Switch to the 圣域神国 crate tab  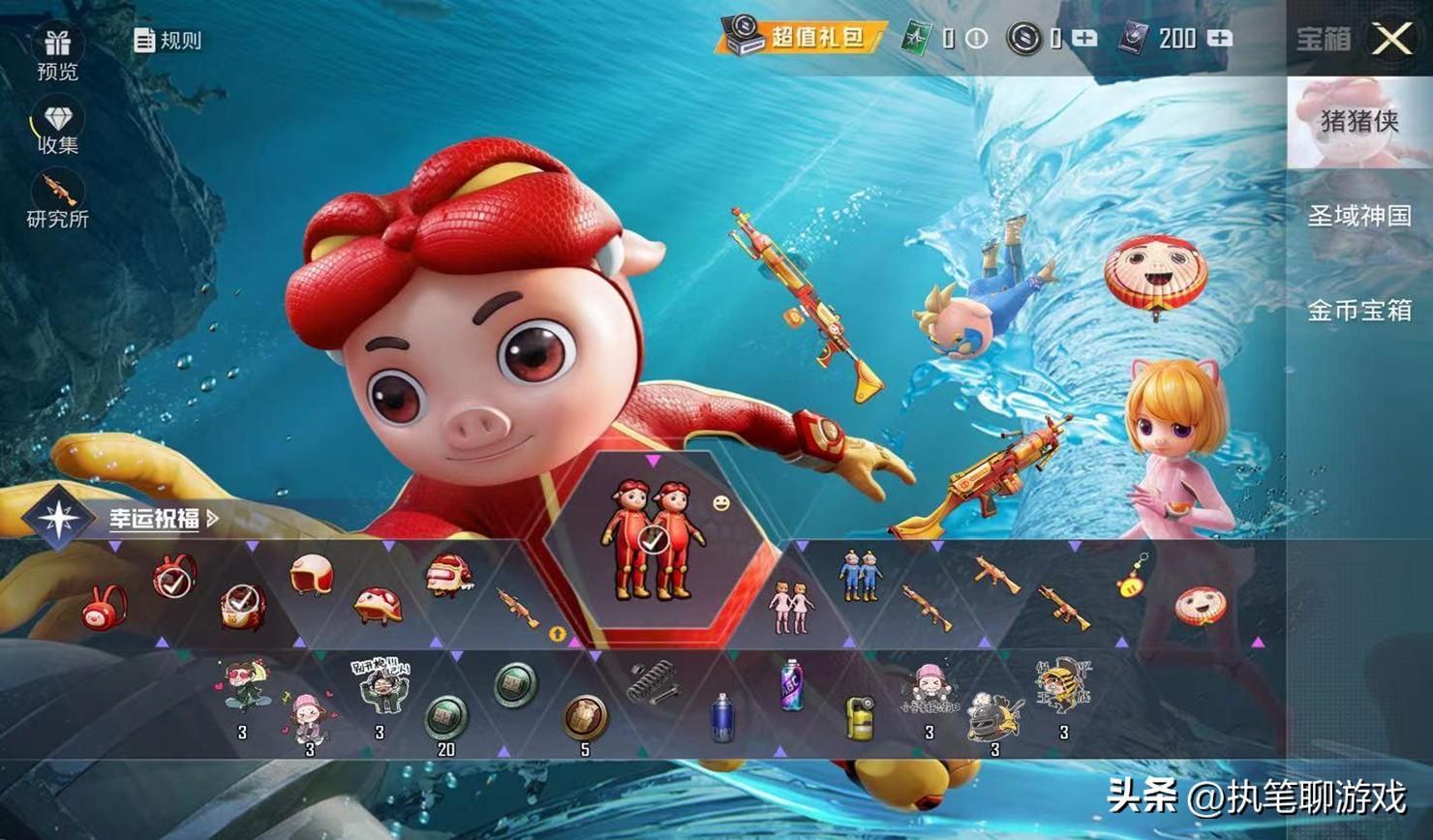(1358, 216)
